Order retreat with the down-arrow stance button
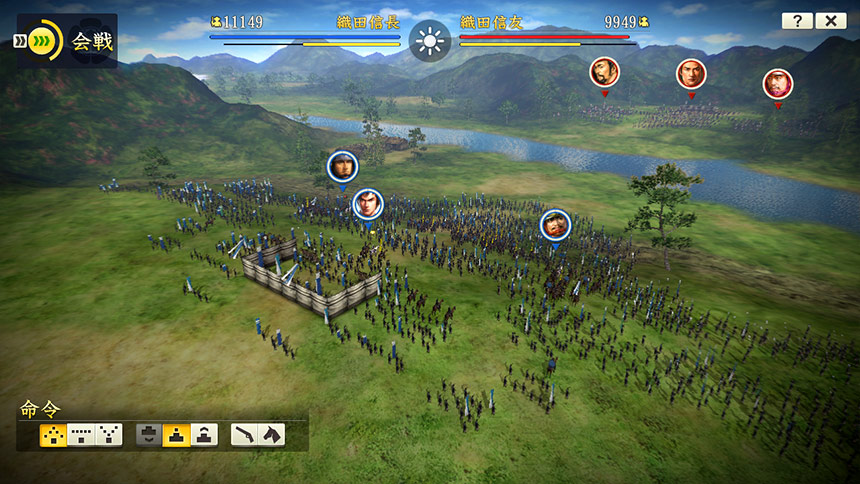Screen dimensions: 860x484 149,434
